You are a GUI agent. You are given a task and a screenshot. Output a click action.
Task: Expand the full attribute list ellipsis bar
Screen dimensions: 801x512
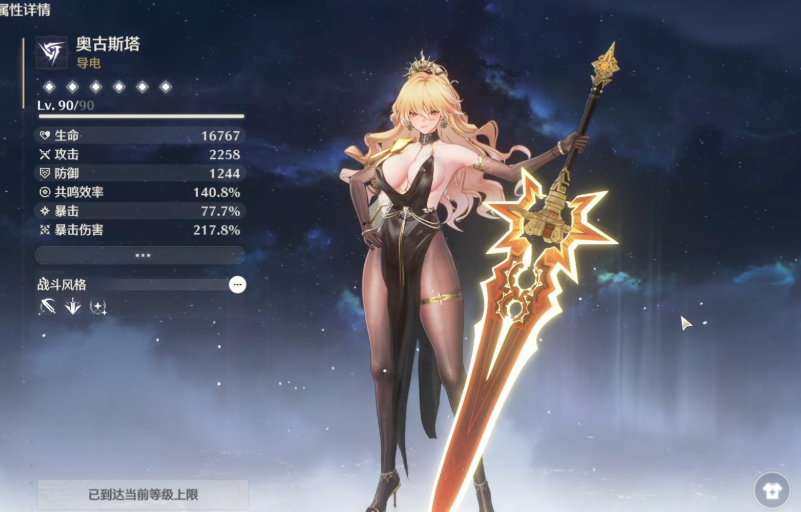140,256
